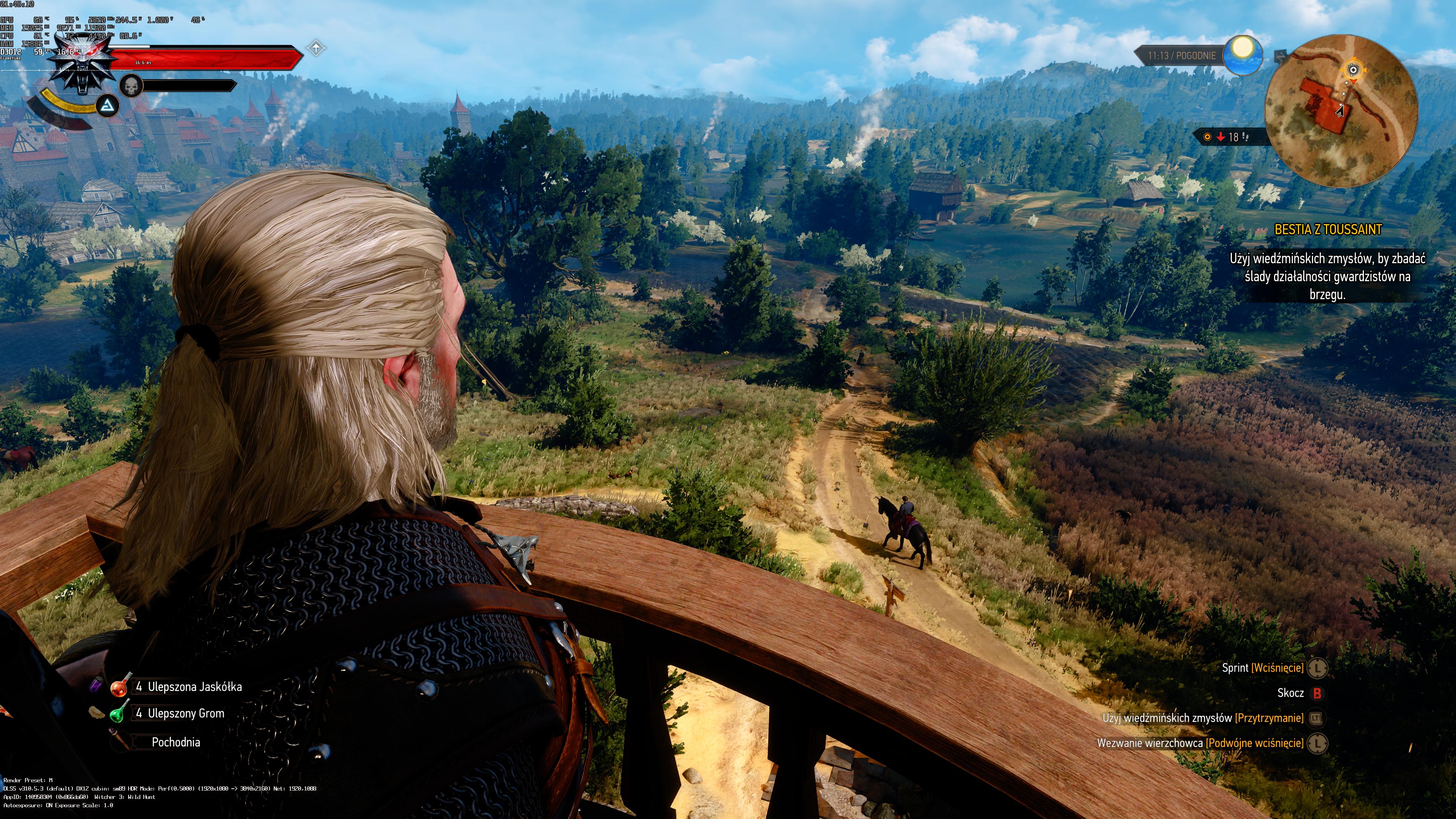This screenshot has width=1456, height=819.
Task: Click the skull icon beside the medallion
Action: [x=131, y=86]
